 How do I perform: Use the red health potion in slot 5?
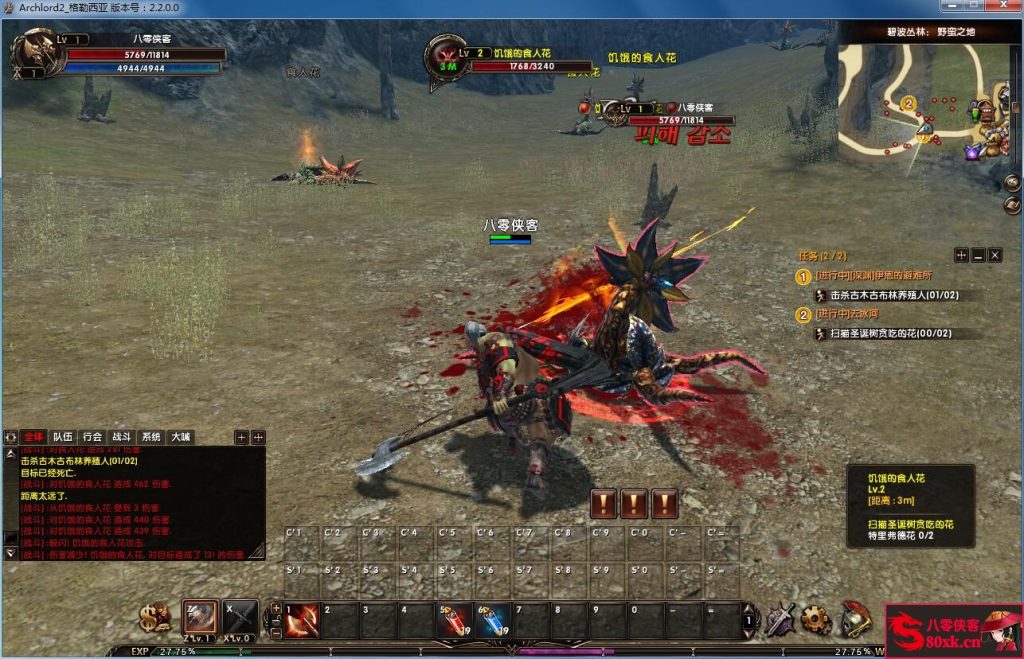[454, 620]
